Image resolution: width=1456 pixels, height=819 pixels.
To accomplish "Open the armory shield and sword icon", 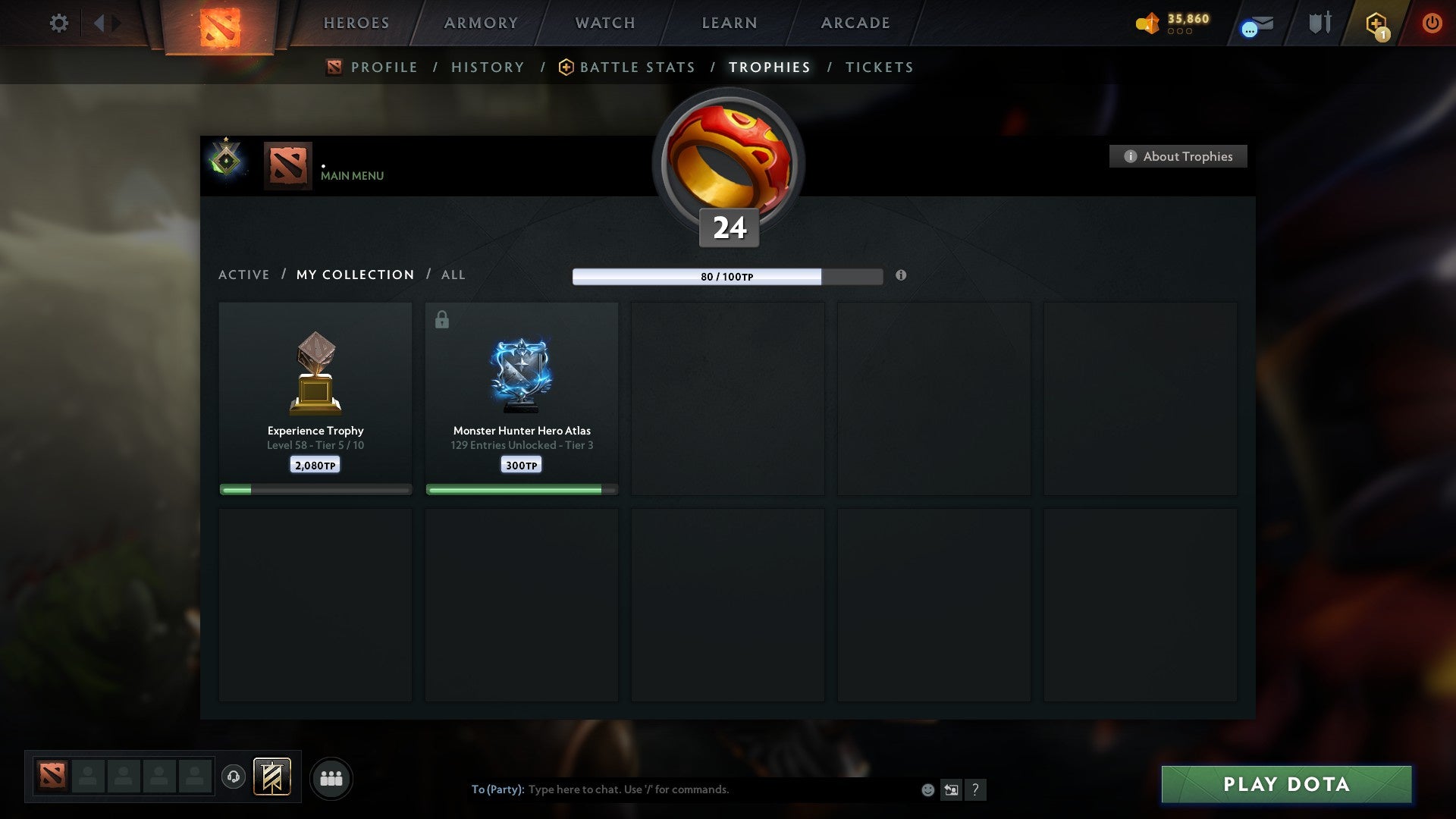I will (1319, 23).
